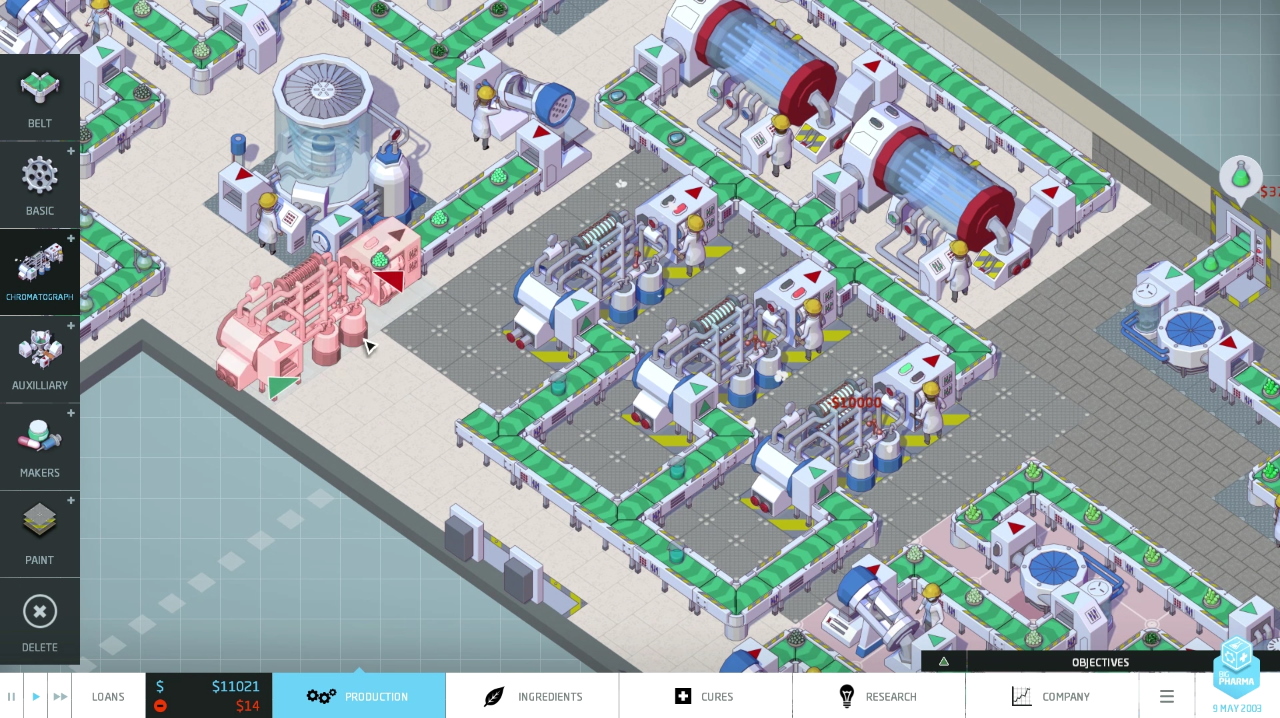Click the green flask product icon
Screen dimensions: 1280x718
pos(1241,177)
